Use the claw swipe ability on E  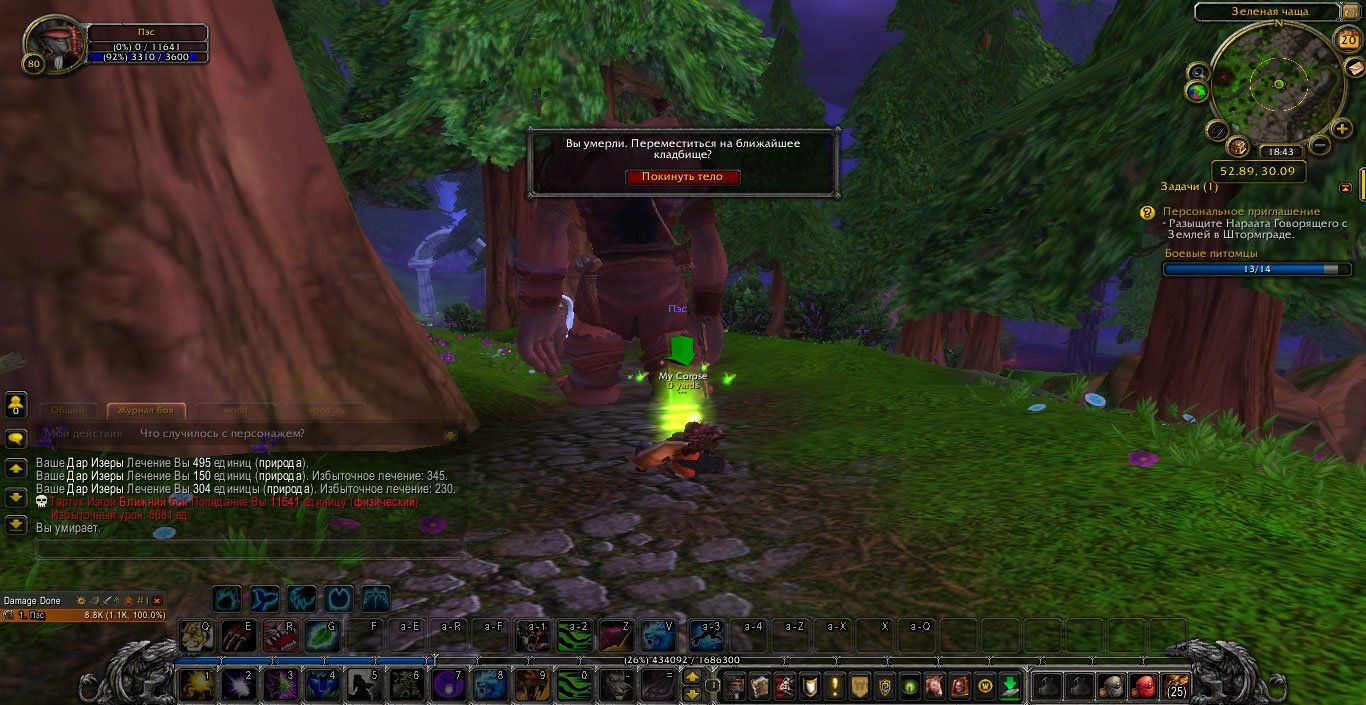click(238, 635)
